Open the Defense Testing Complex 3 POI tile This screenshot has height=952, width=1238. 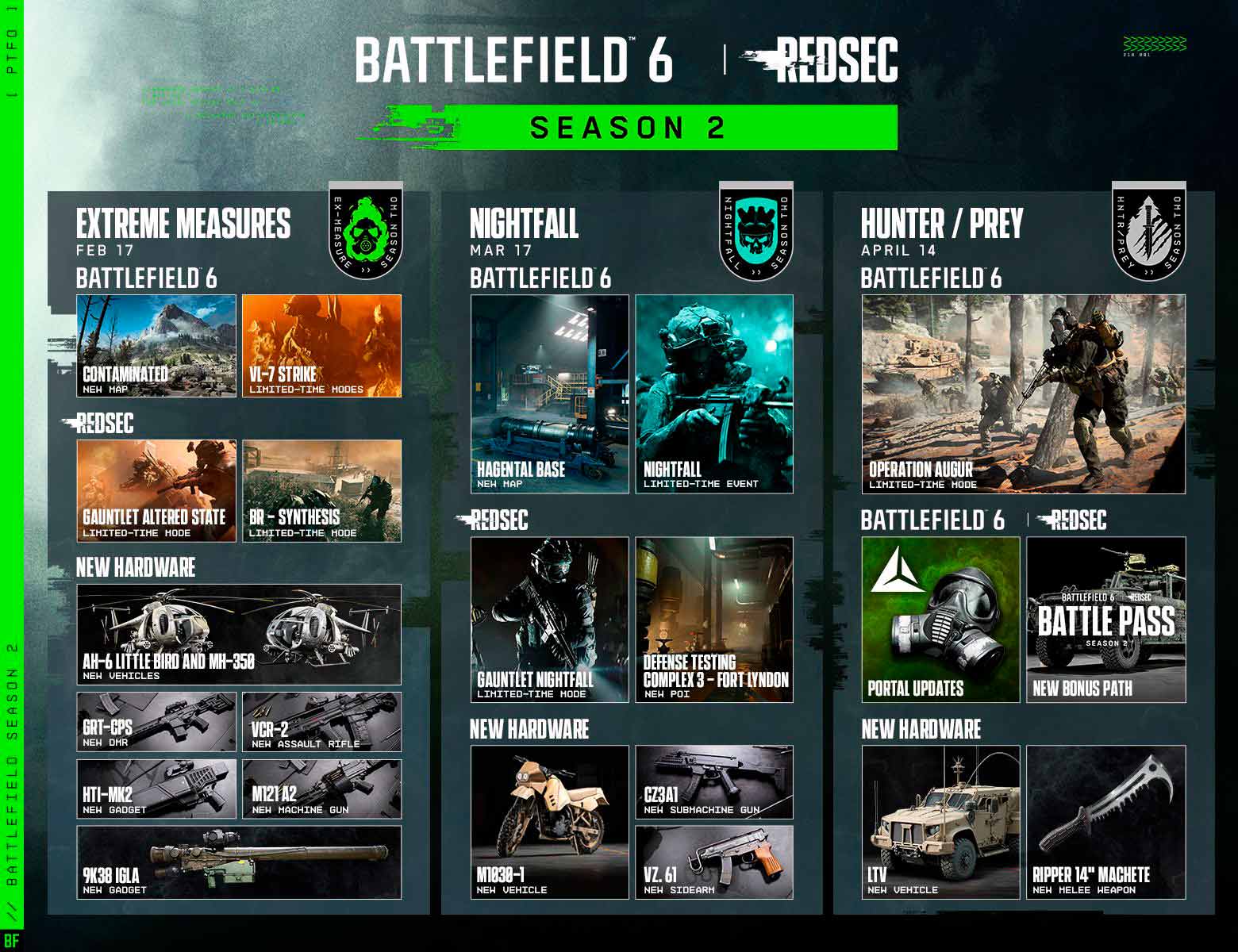[714, 620]
